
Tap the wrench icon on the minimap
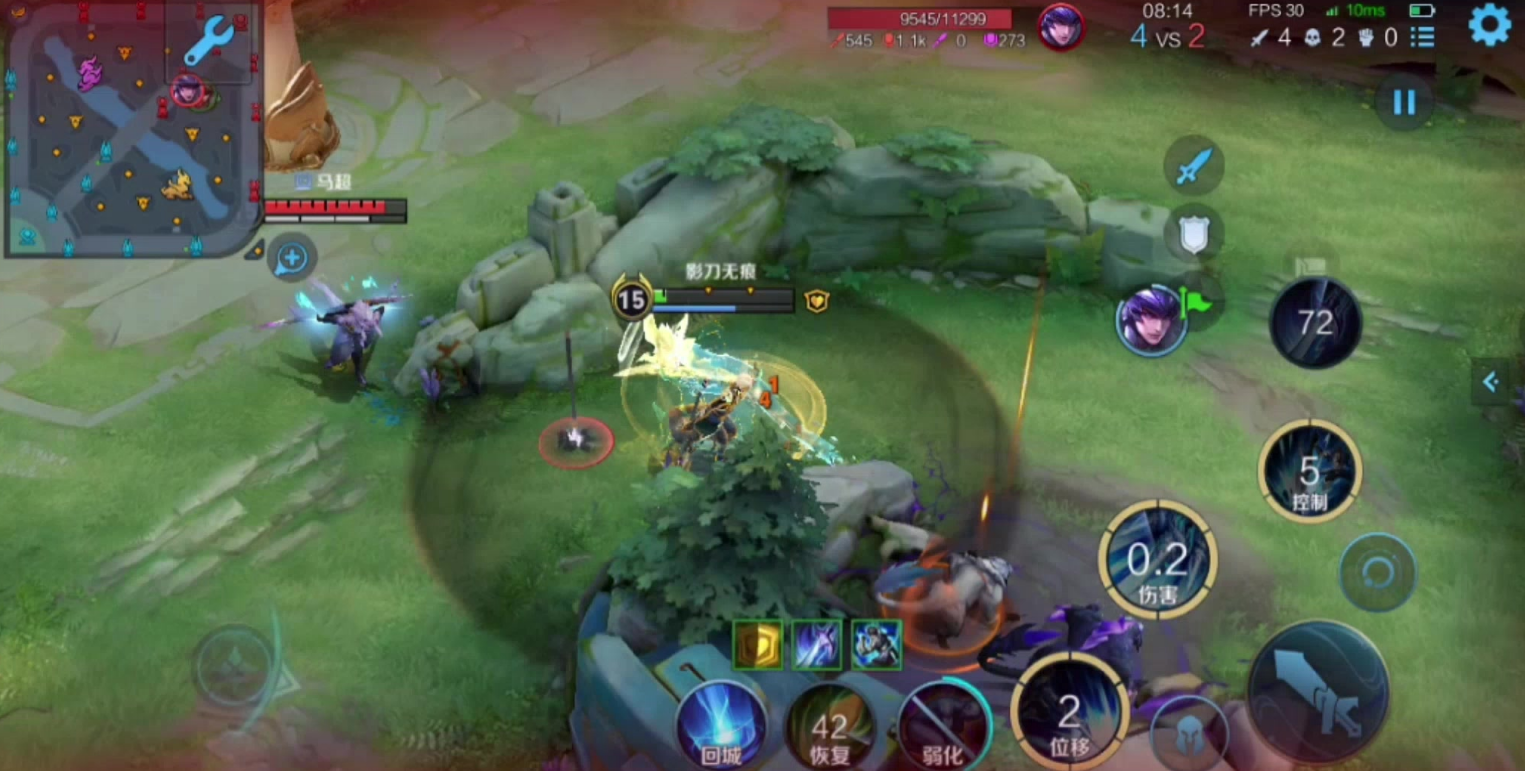(x=209, y=42)
